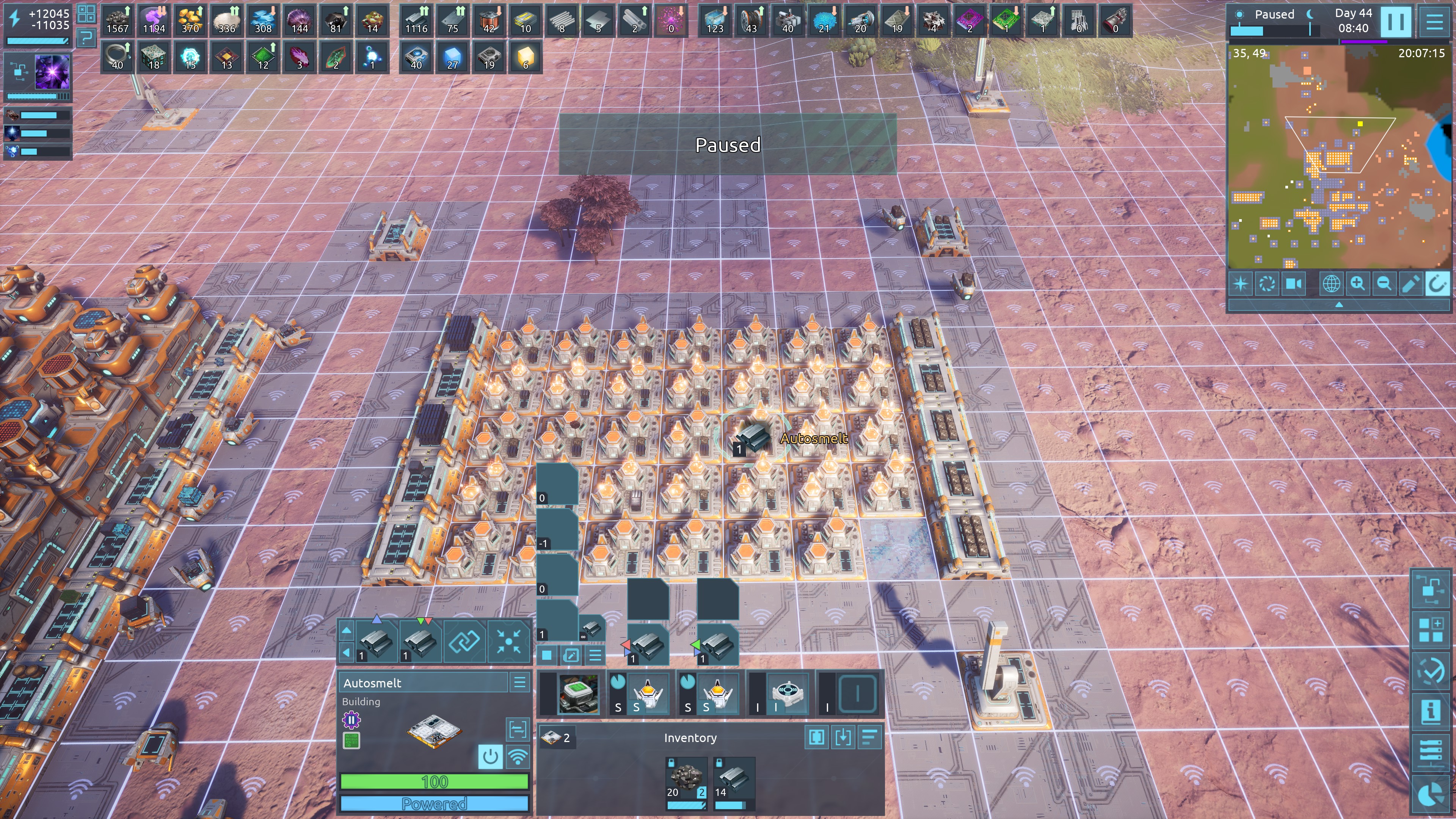The width and height of the screenshot is (1456, 819).
Task: Open the question mark help button
Action: click(86, 38)
